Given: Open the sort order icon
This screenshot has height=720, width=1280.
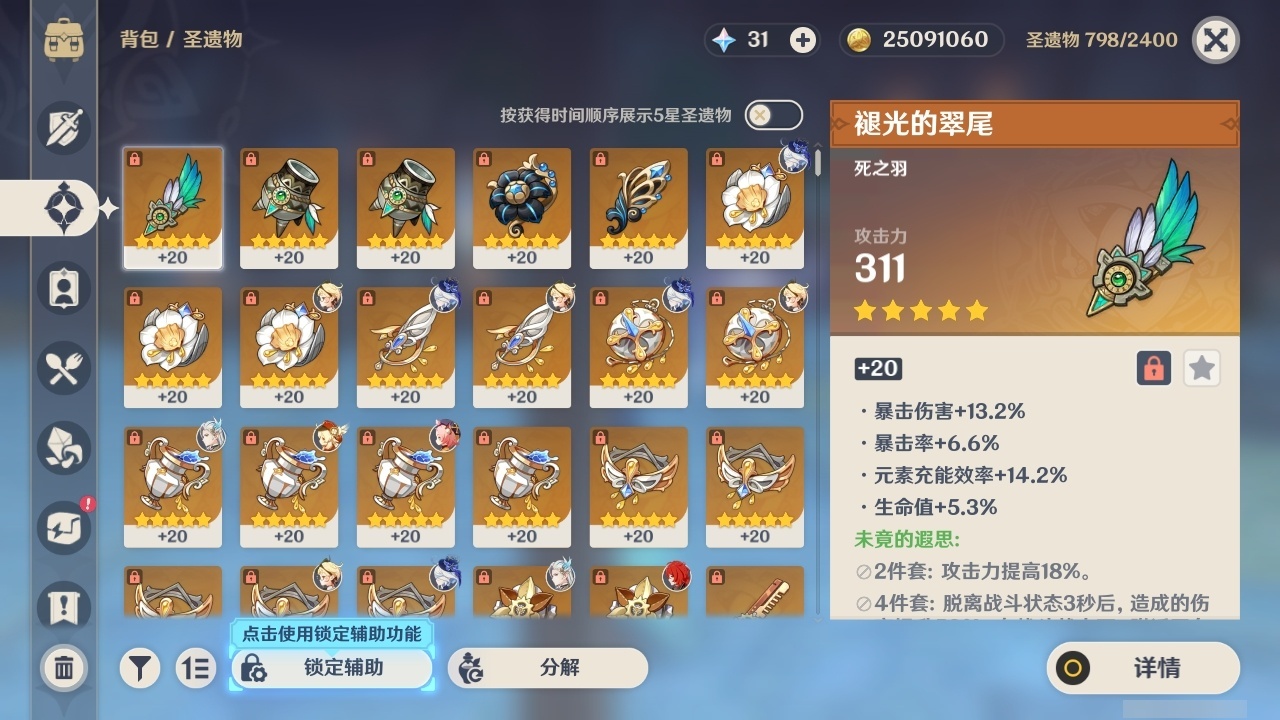Looking at the screenshot, I should coord(196,668).
